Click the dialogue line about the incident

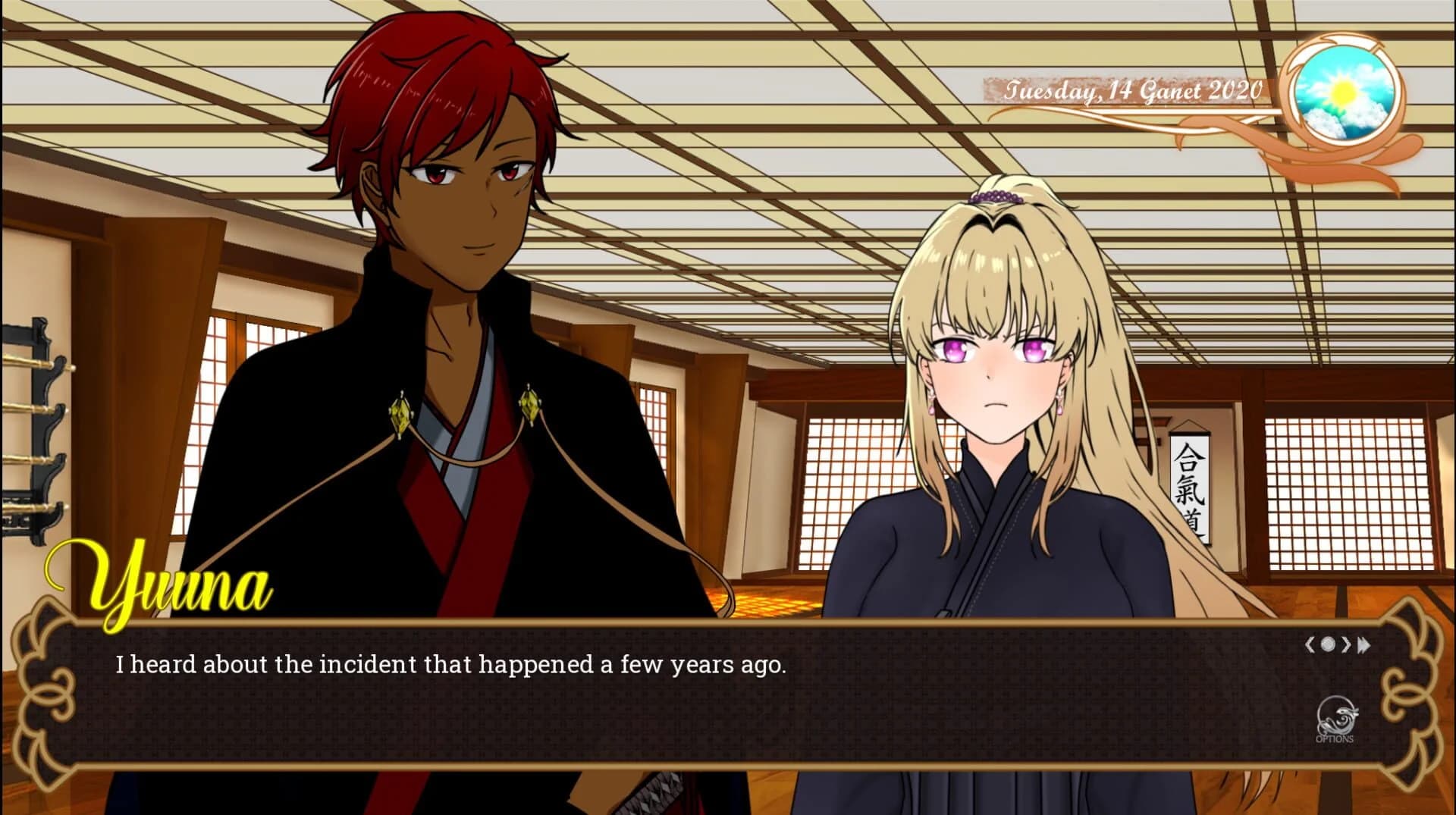point(450,665)
